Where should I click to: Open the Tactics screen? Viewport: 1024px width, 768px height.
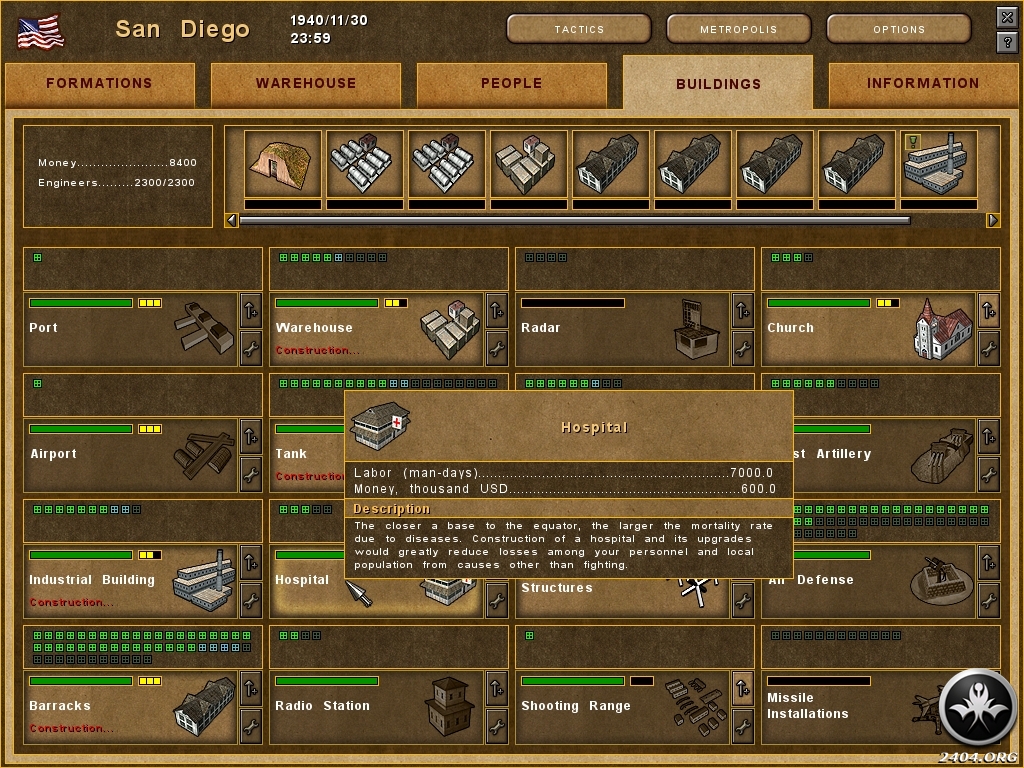[579, 29]
